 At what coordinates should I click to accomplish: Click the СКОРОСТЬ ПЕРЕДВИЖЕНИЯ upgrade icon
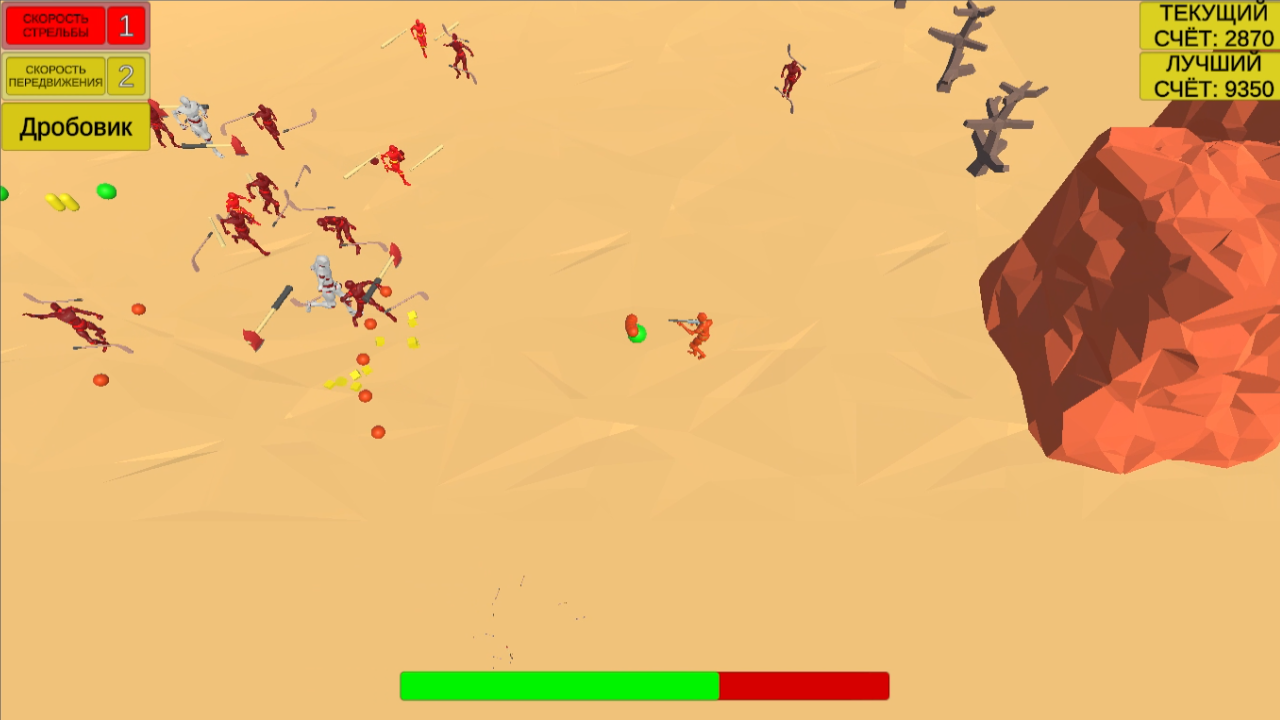point(55,75)
